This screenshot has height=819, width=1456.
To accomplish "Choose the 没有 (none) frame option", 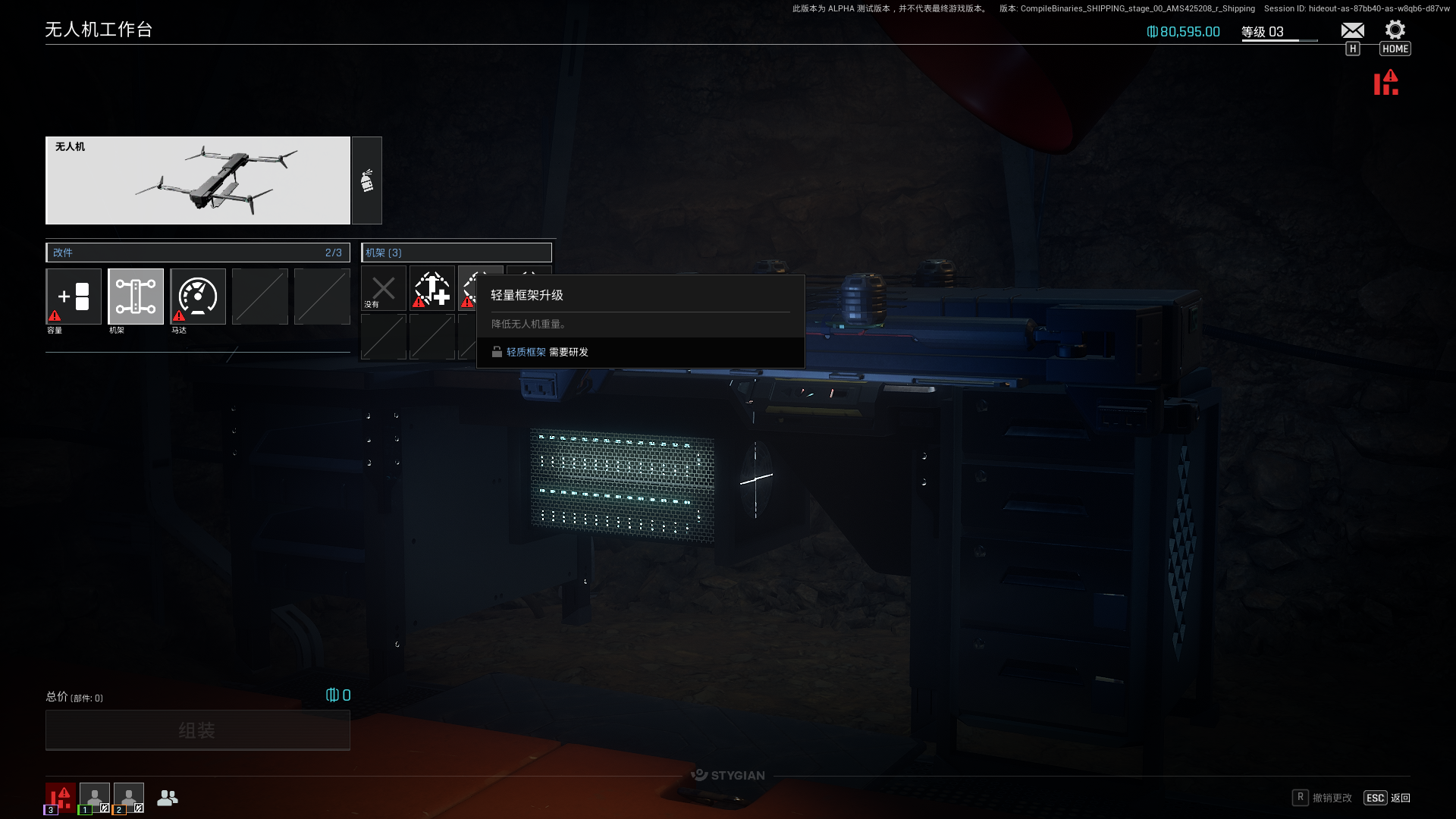I will [384, 289].
